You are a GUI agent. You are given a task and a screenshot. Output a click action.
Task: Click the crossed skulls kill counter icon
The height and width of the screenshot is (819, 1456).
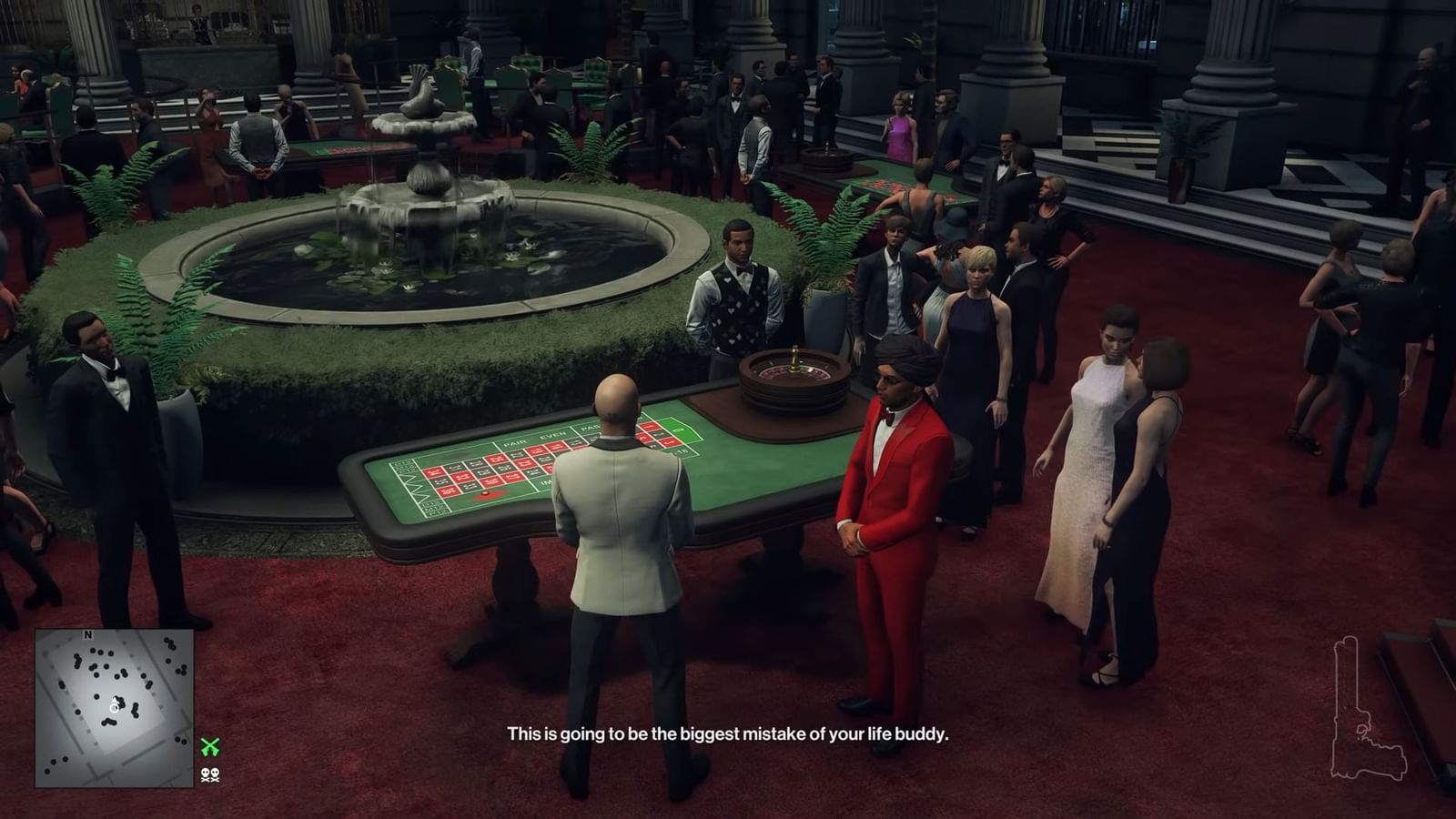click(x=210, y=775)
